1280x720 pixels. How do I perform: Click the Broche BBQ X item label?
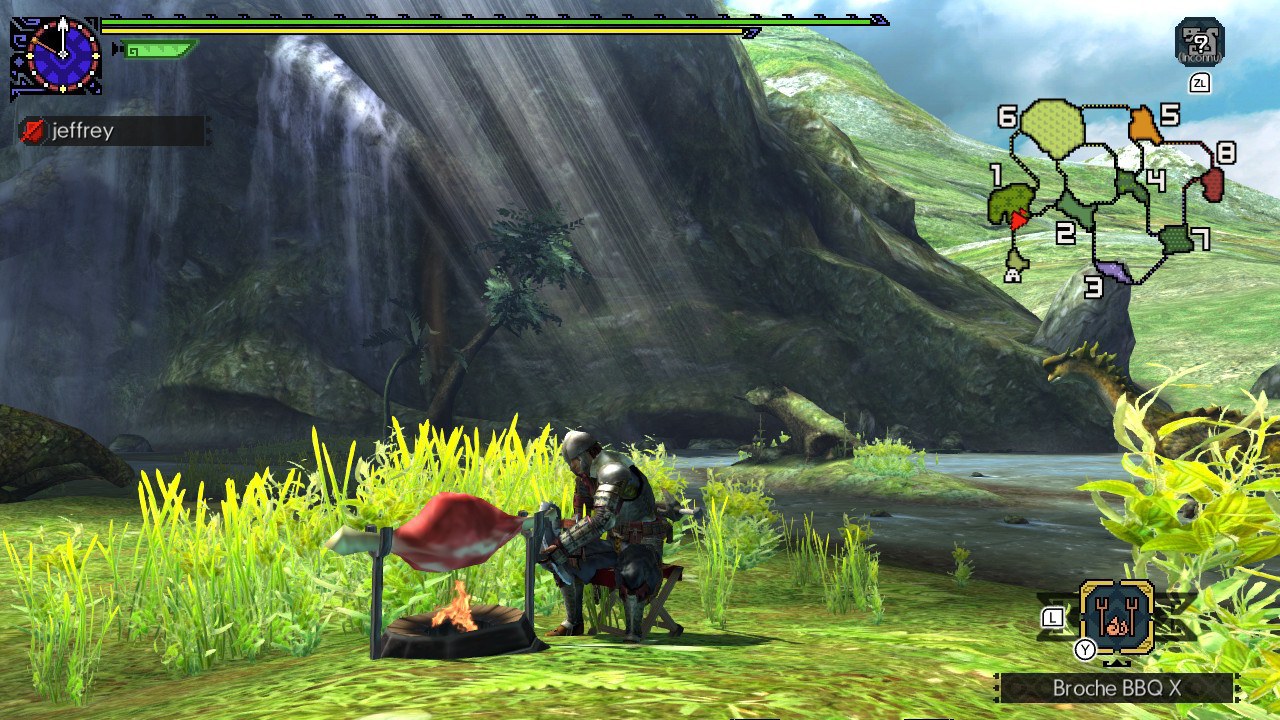point(1116,688)
